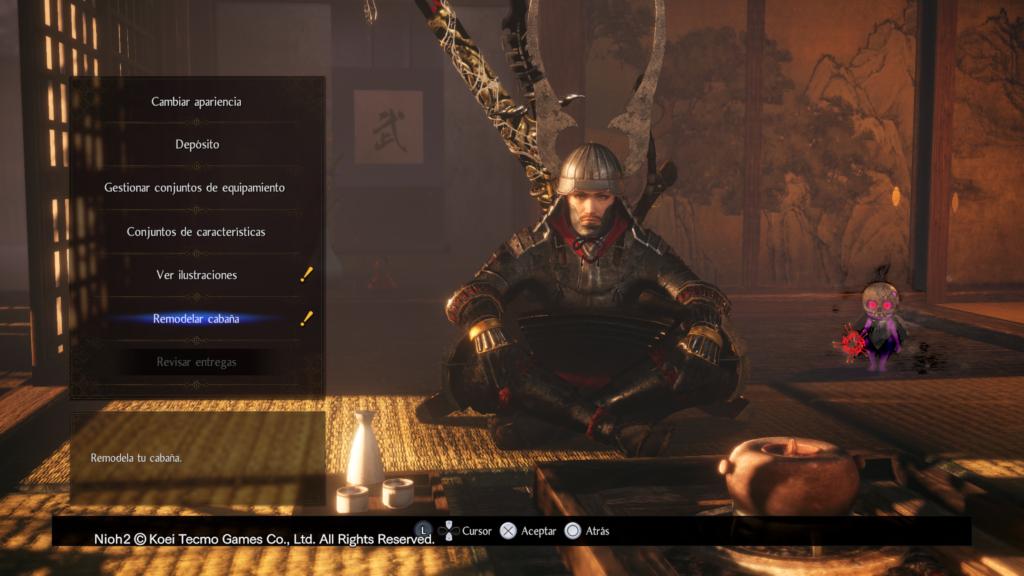Screen dimensions: 1024x576
Task: Click the greyed-out Revisar entregas entry
Action: (196, 362)
